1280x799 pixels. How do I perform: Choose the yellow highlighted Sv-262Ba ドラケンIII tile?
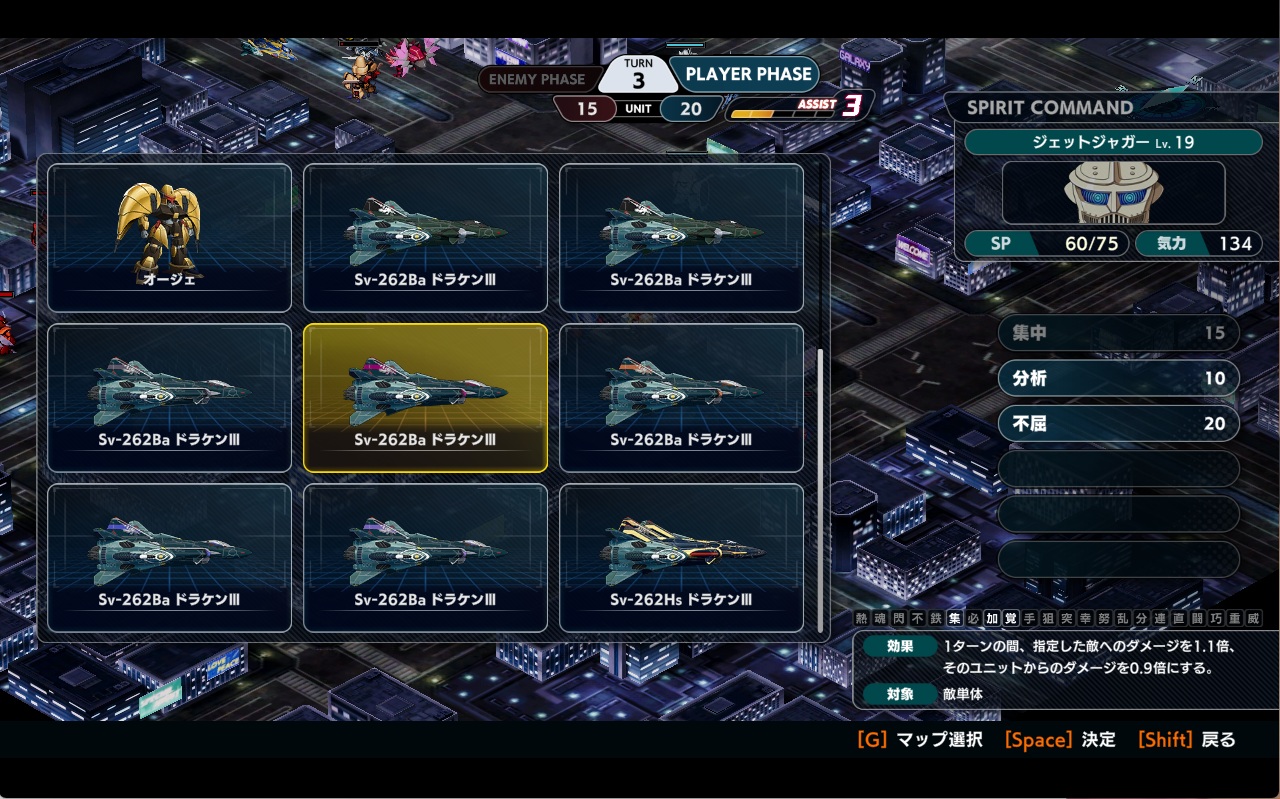click(x=425, y=398)
